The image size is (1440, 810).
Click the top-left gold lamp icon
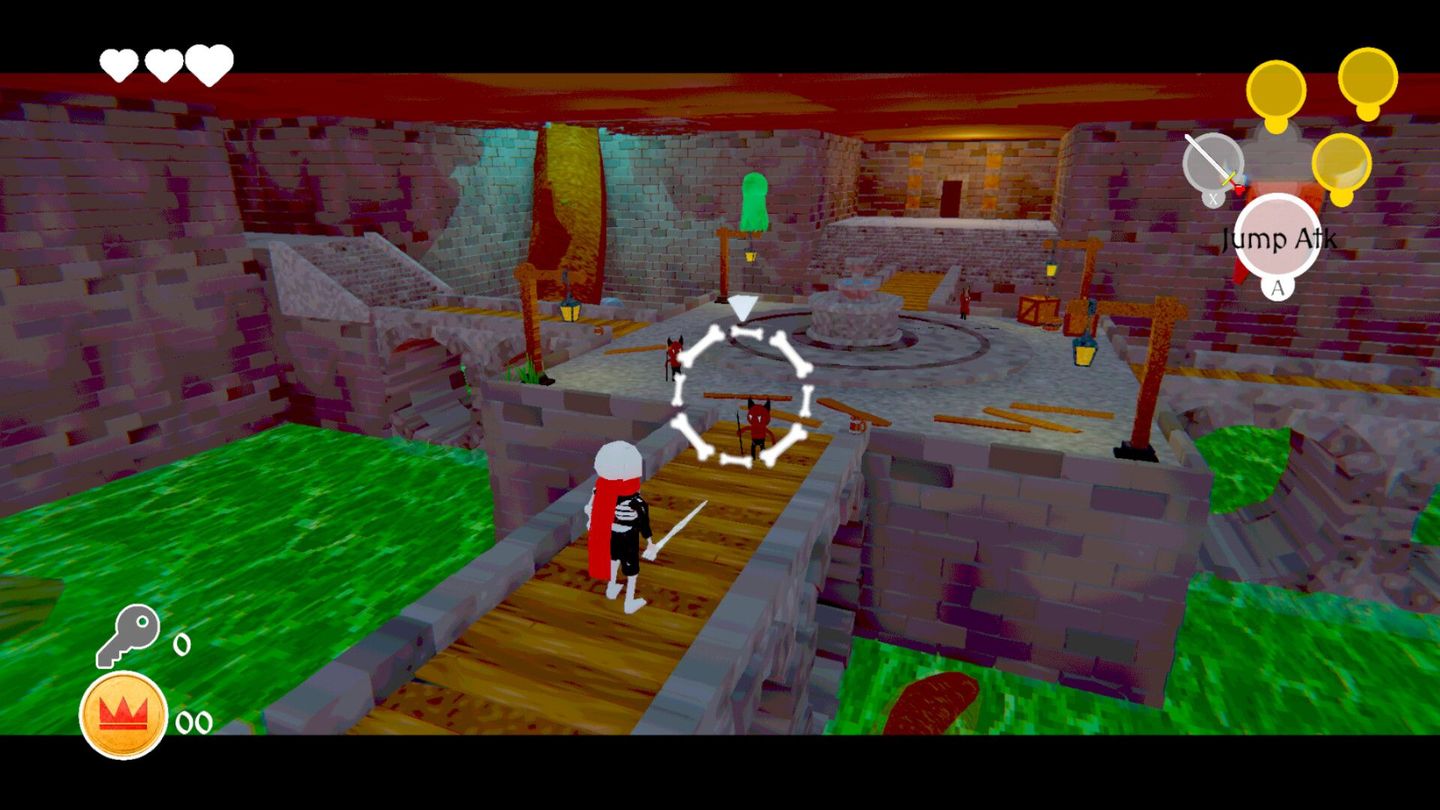1279,90
